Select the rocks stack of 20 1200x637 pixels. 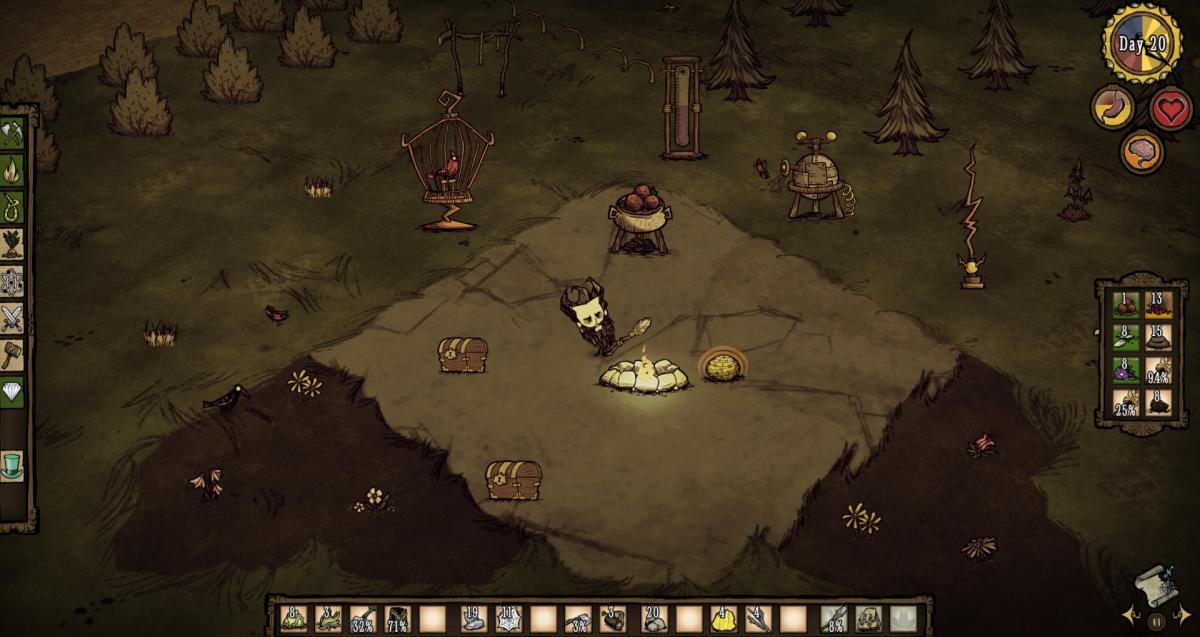pos(652,619)
